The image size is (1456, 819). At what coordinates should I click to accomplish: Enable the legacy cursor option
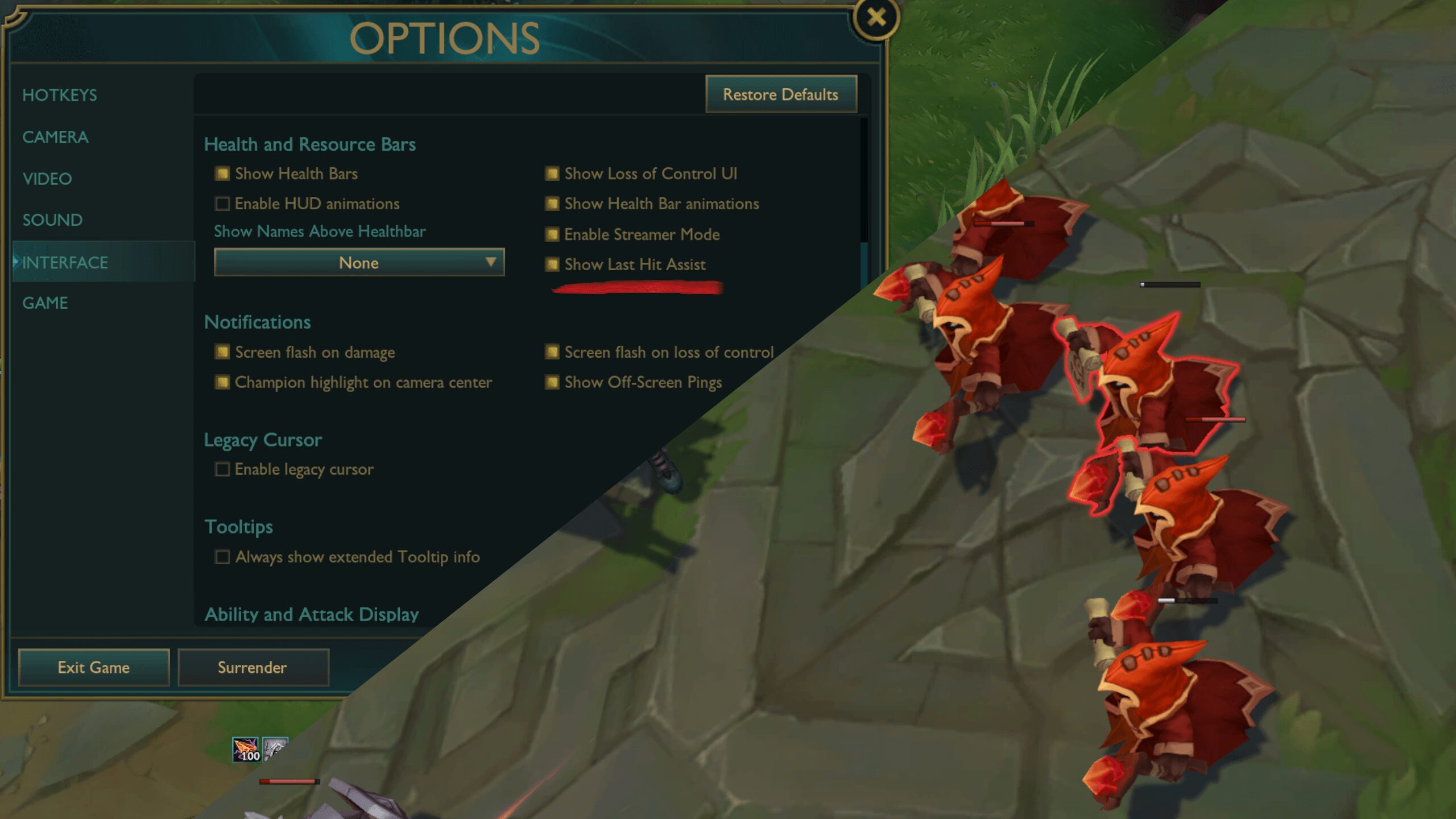point(222,469)
